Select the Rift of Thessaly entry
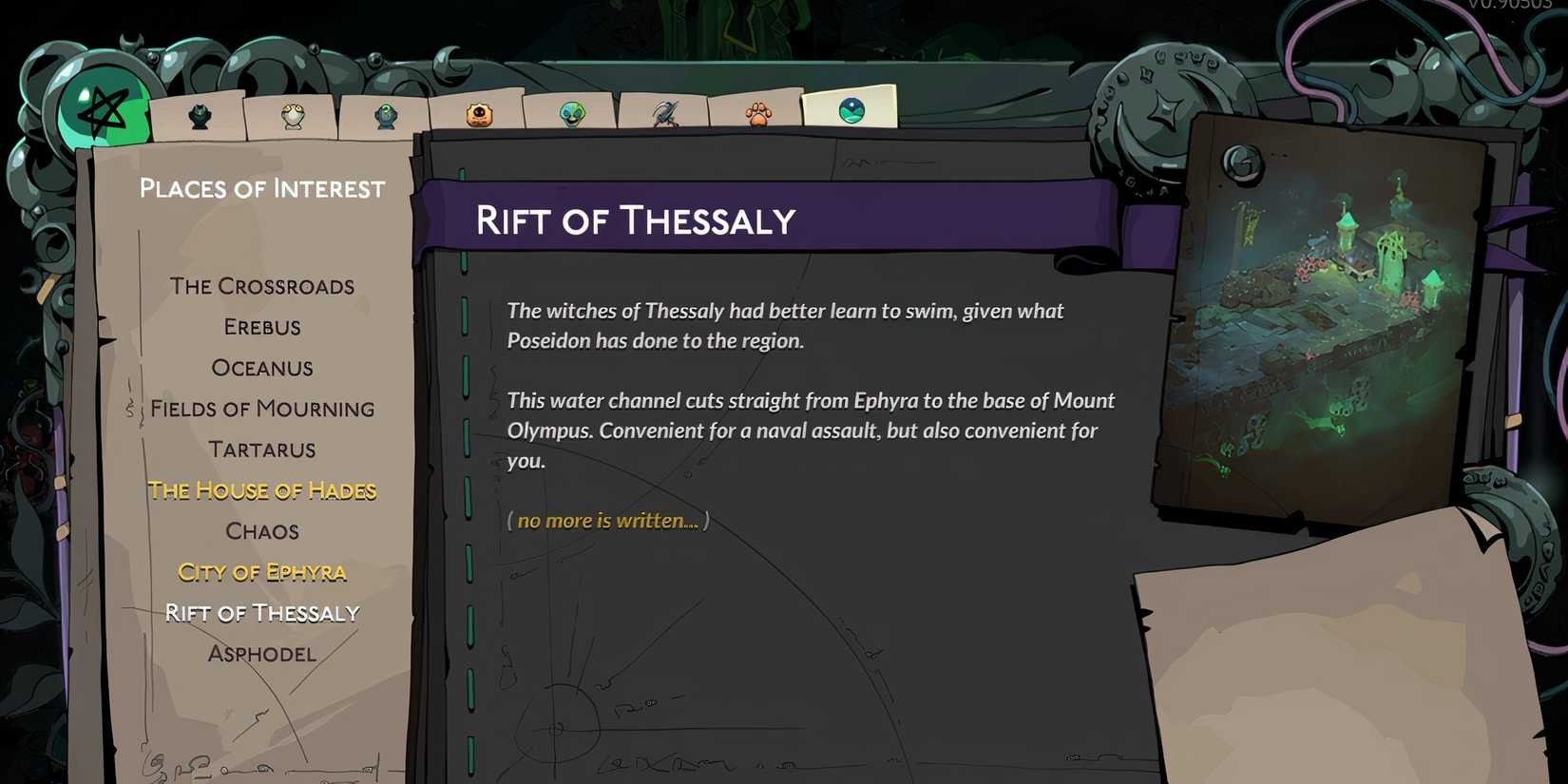1568x784 pixels. coord(262,613)
